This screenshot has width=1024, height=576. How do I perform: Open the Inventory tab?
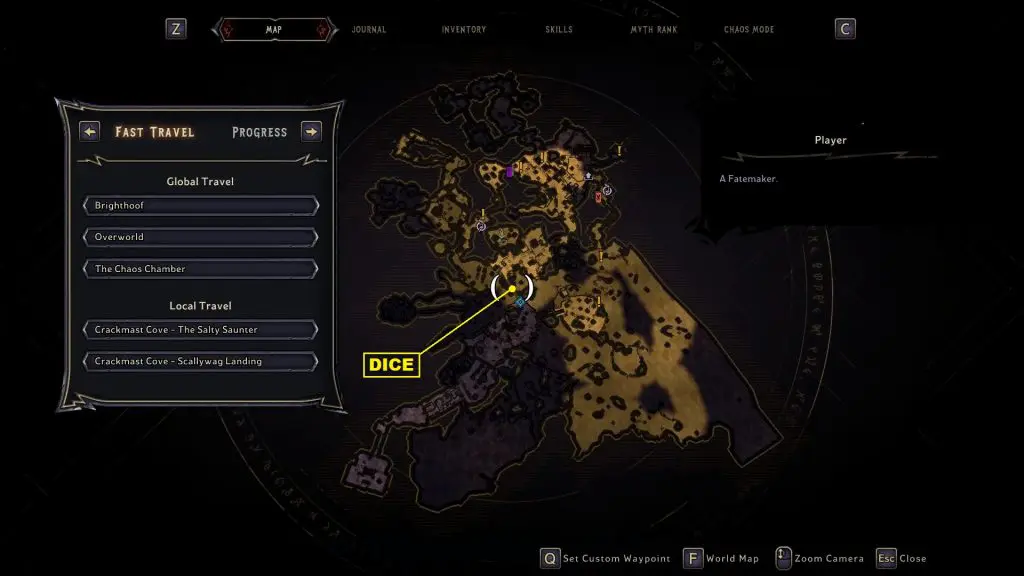point(464,30)
